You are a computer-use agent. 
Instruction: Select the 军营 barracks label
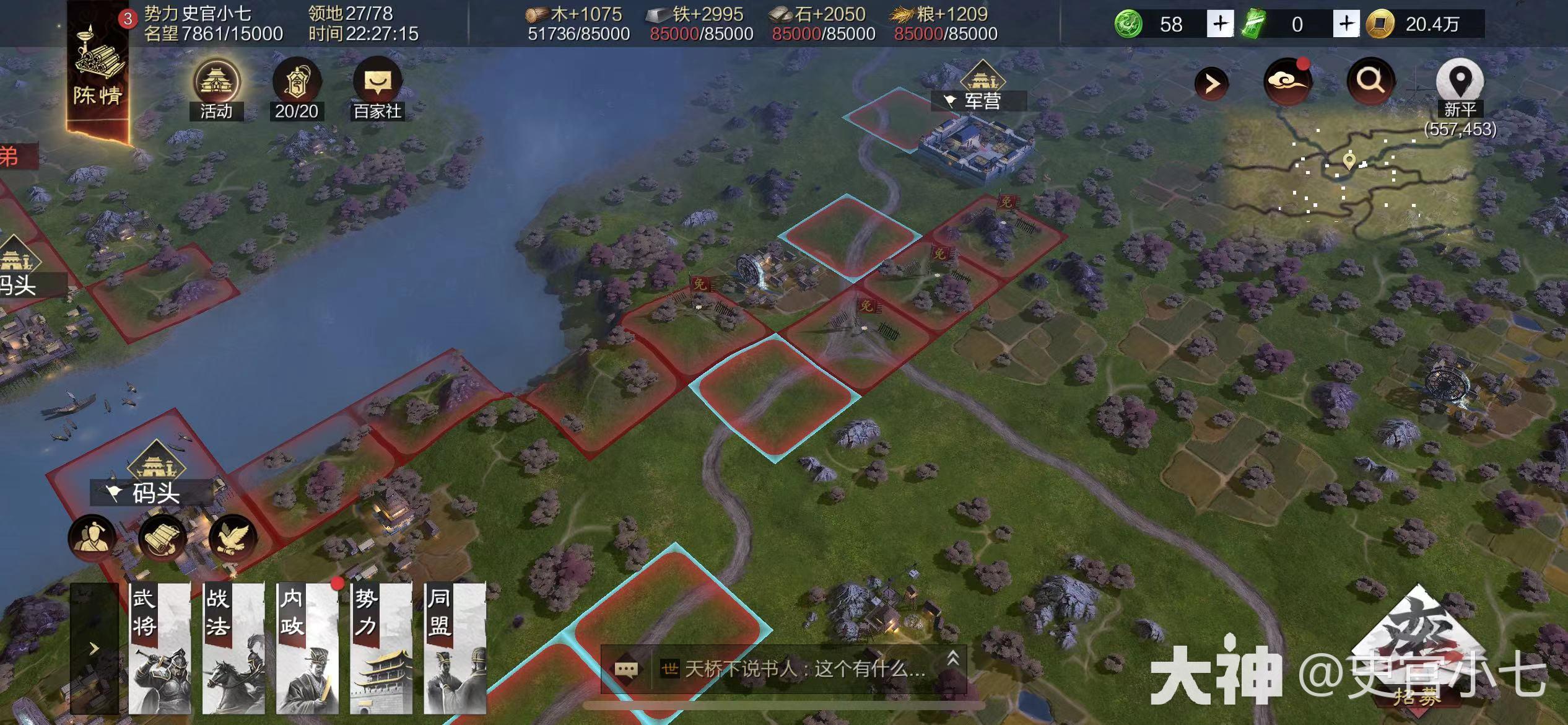point(982,100)
